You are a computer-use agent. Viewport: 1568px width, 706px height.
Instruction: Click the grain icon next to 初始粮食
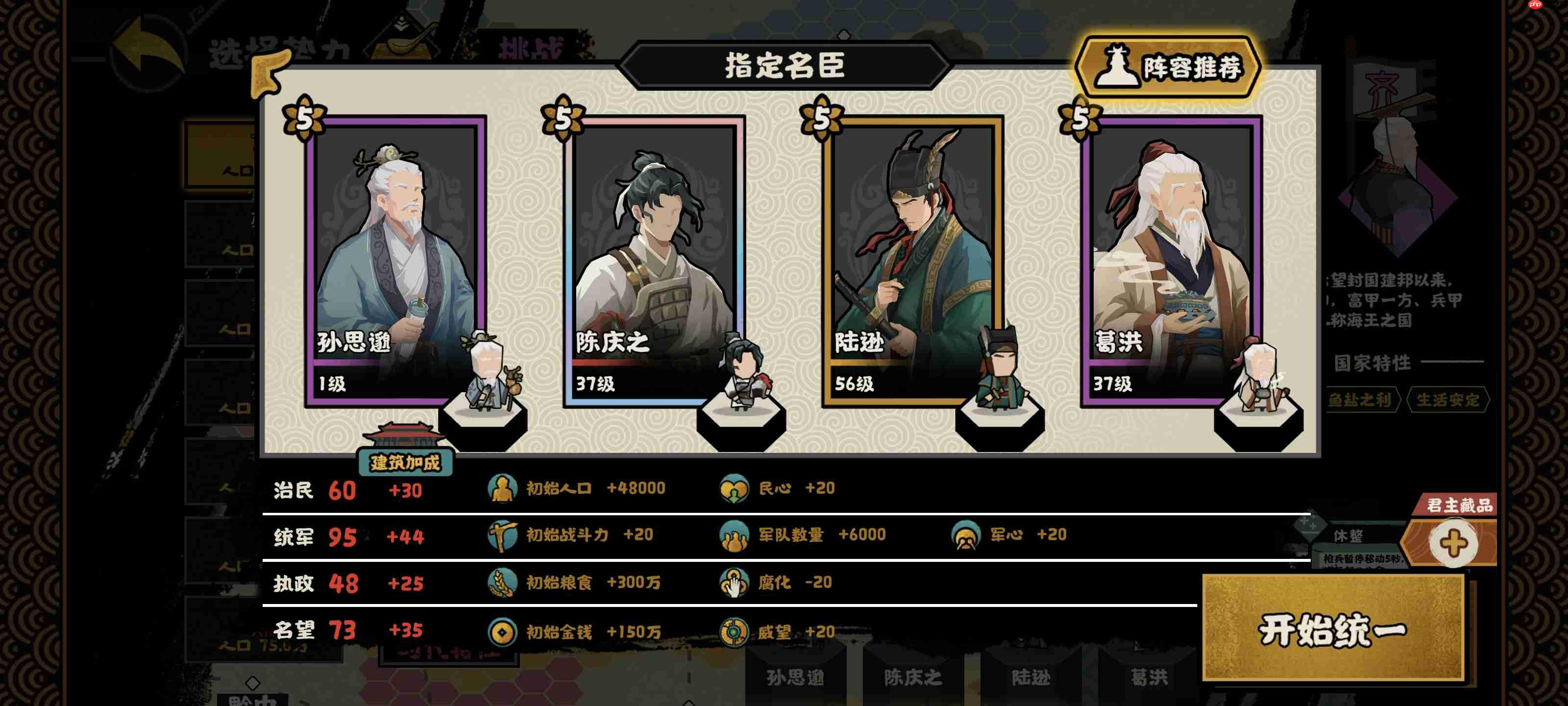coord(503,583)
